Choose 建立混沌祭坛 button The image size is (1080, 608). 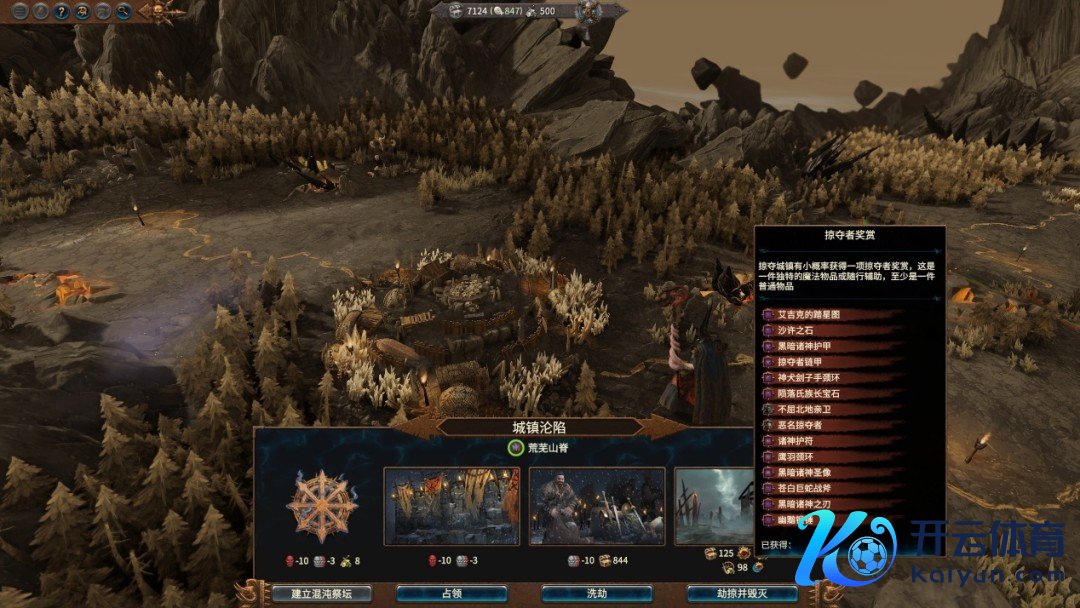(321, 593)
